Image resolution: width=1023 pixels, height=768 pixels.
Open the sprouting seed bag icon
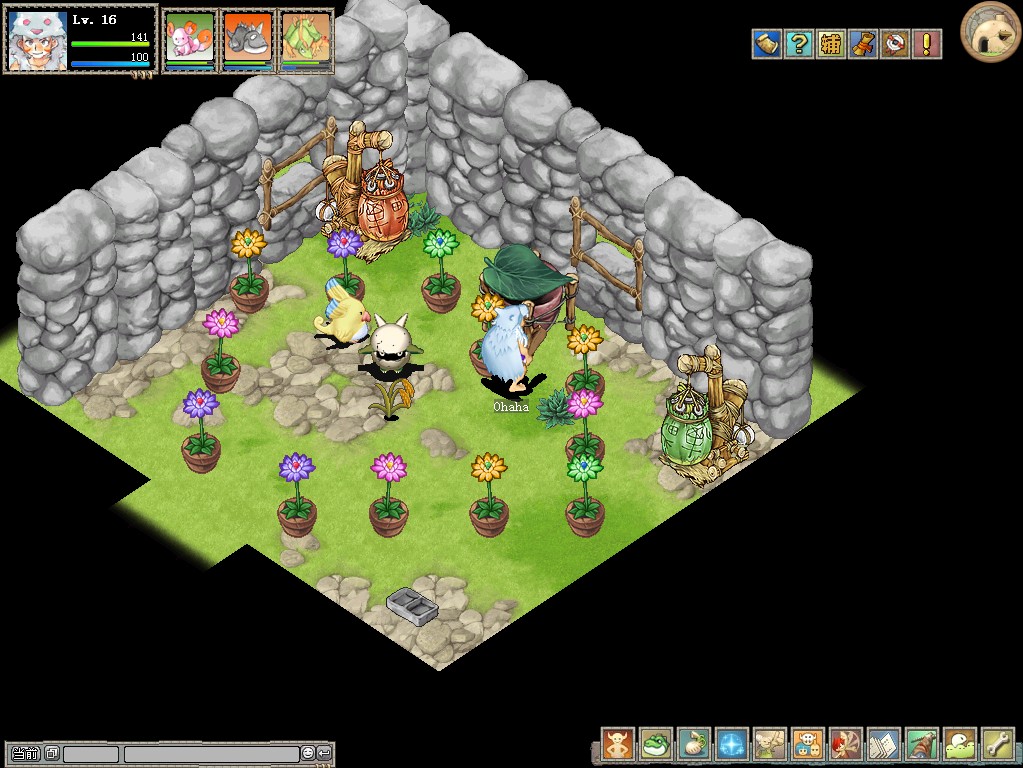click(694, 744)
